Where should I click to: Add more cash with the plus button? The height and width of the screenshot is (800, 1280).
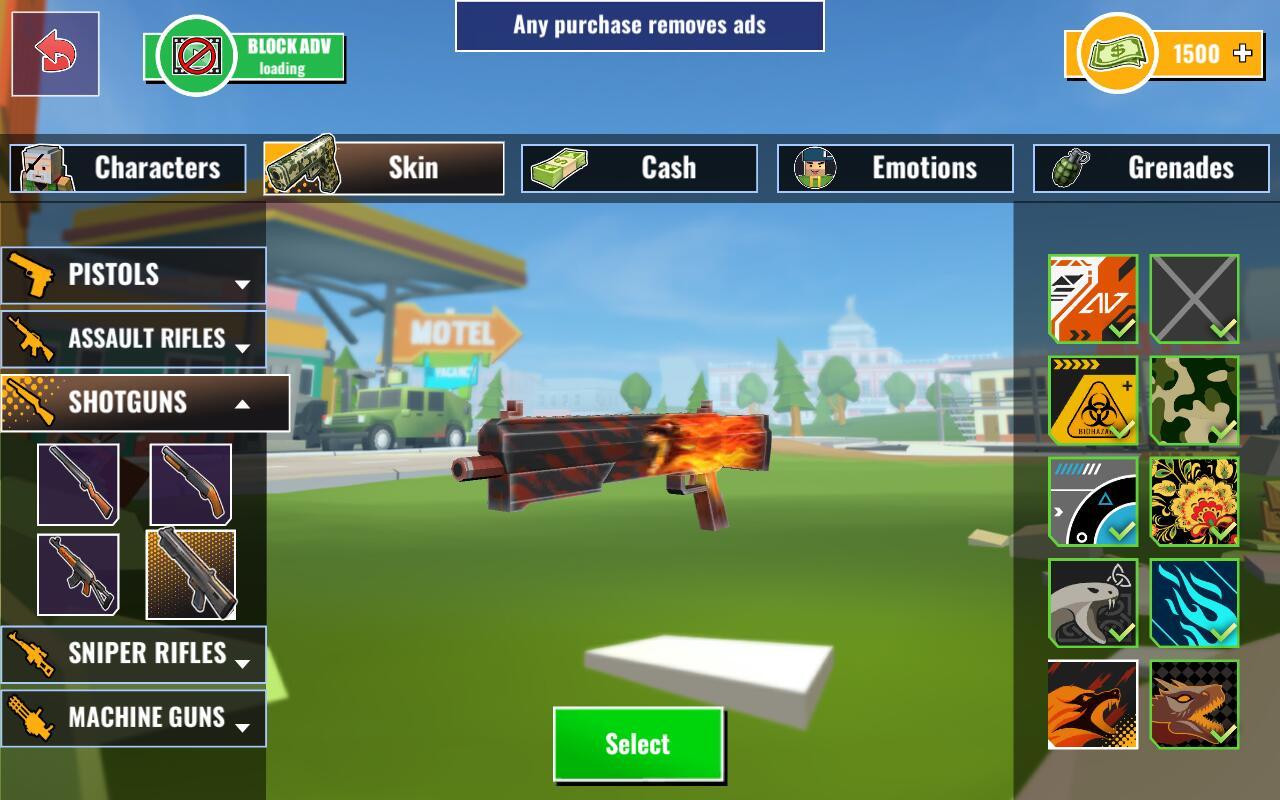click(1243, 53)
